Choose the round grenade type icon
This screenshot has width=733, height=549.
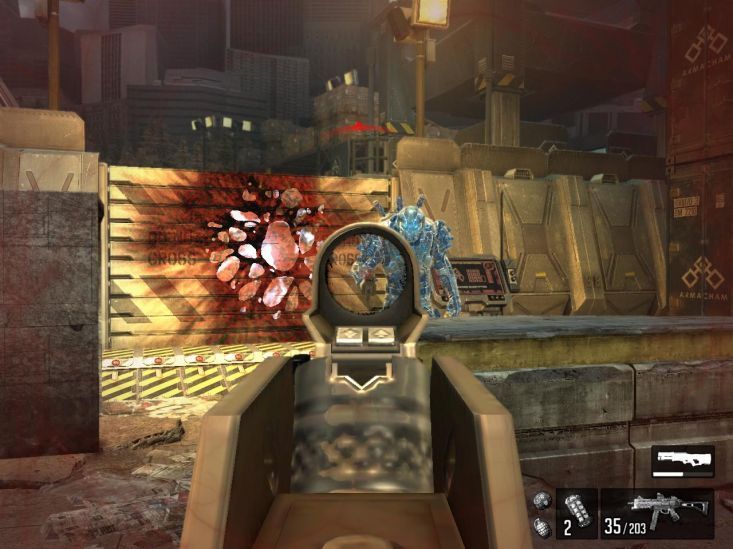tap(543, 501)
